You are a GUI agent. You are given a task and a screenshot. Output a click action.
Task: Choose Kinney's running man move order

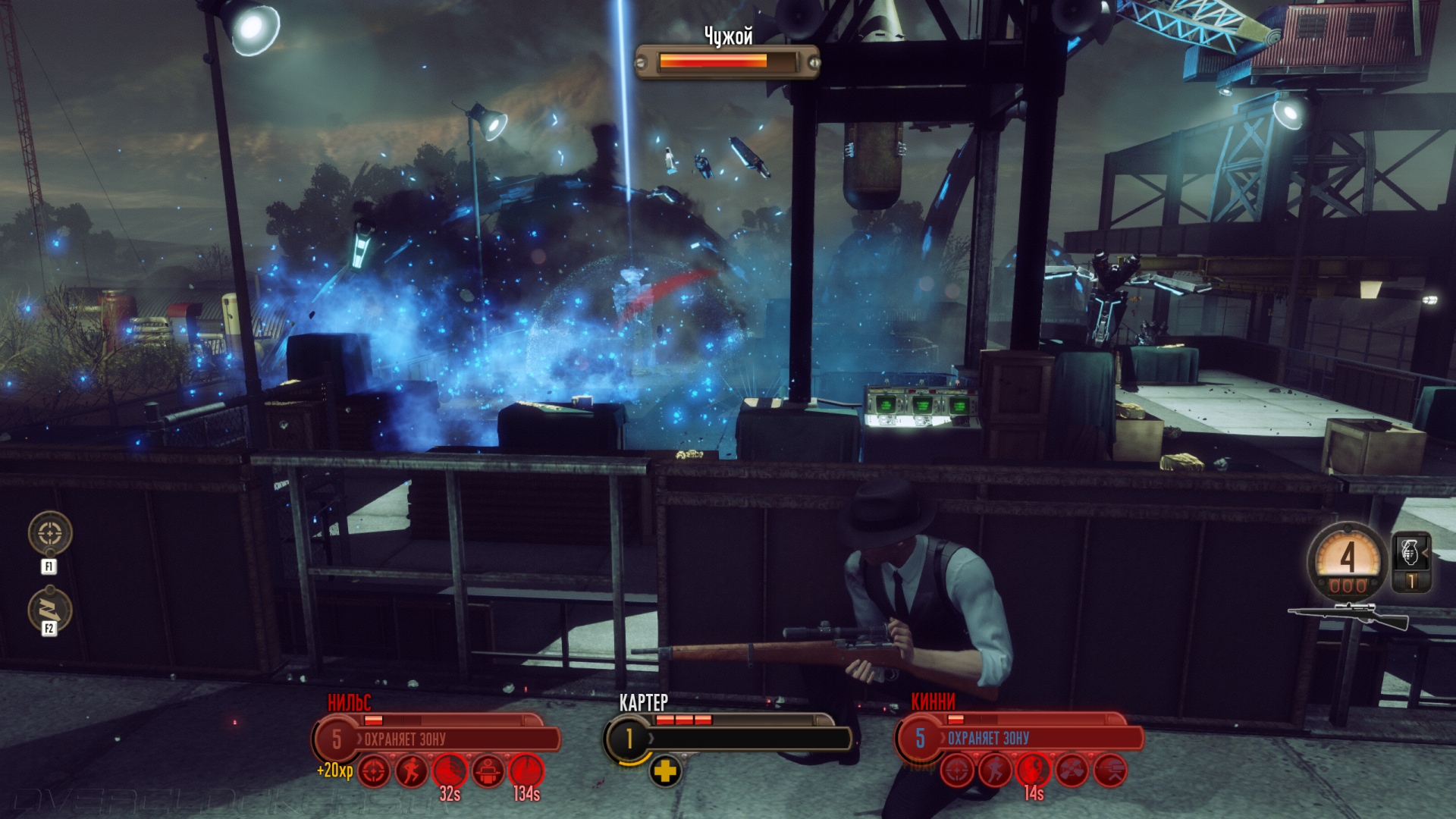995,772
